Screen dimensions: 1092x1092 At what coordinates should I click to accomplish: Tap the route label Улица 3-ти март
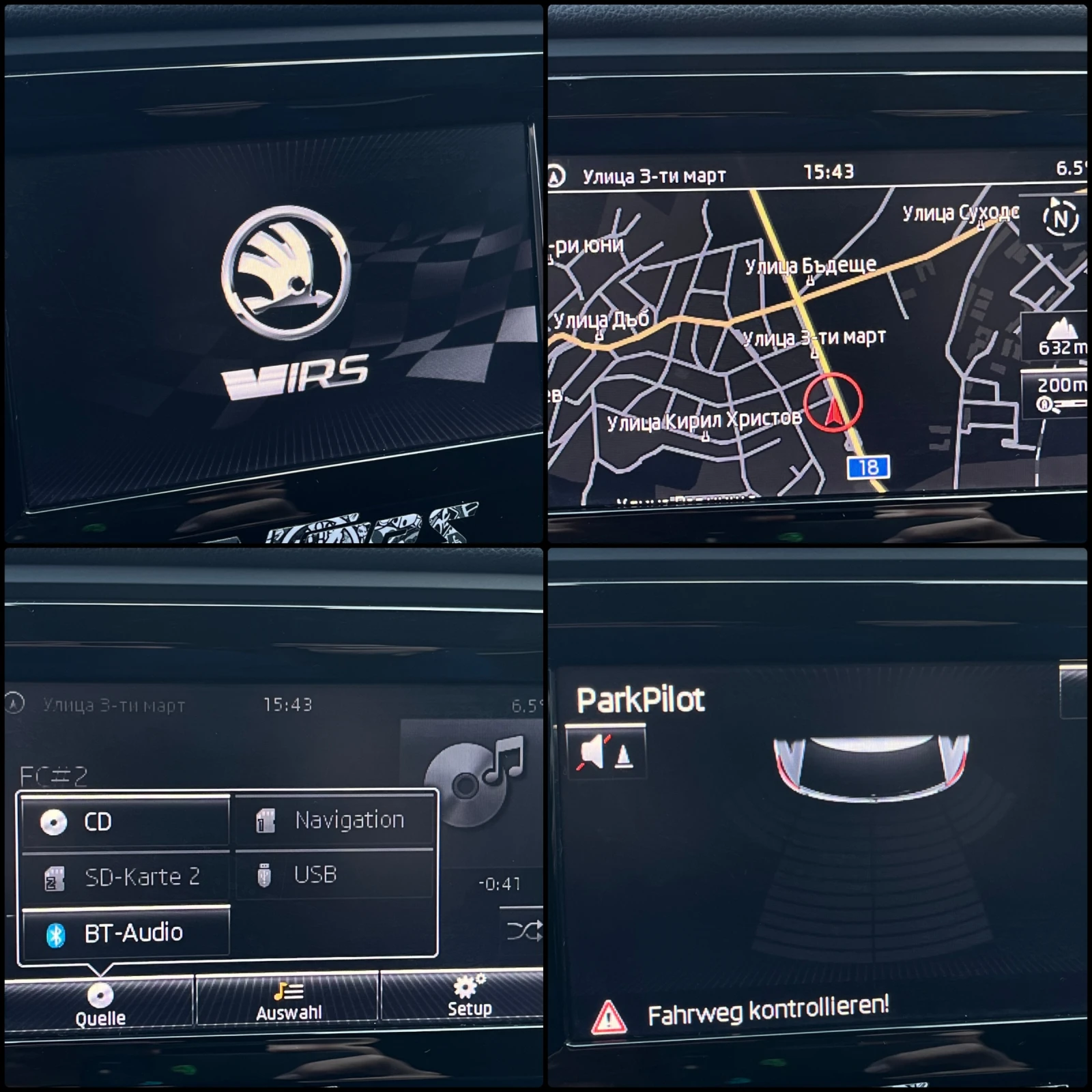(652, 175)
